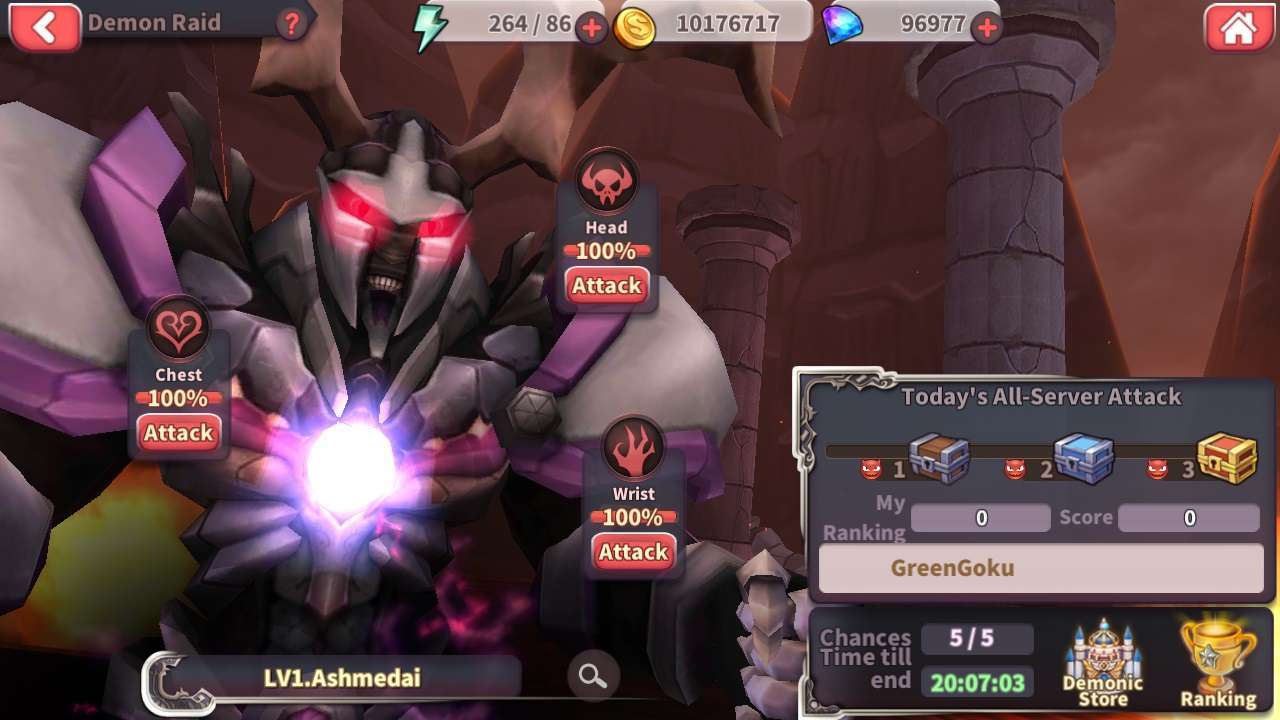Image resolution: width=1280 pixels, height=720 pixels.
Task: Attack the demon's Wrist
Action: tap(633, 552)
